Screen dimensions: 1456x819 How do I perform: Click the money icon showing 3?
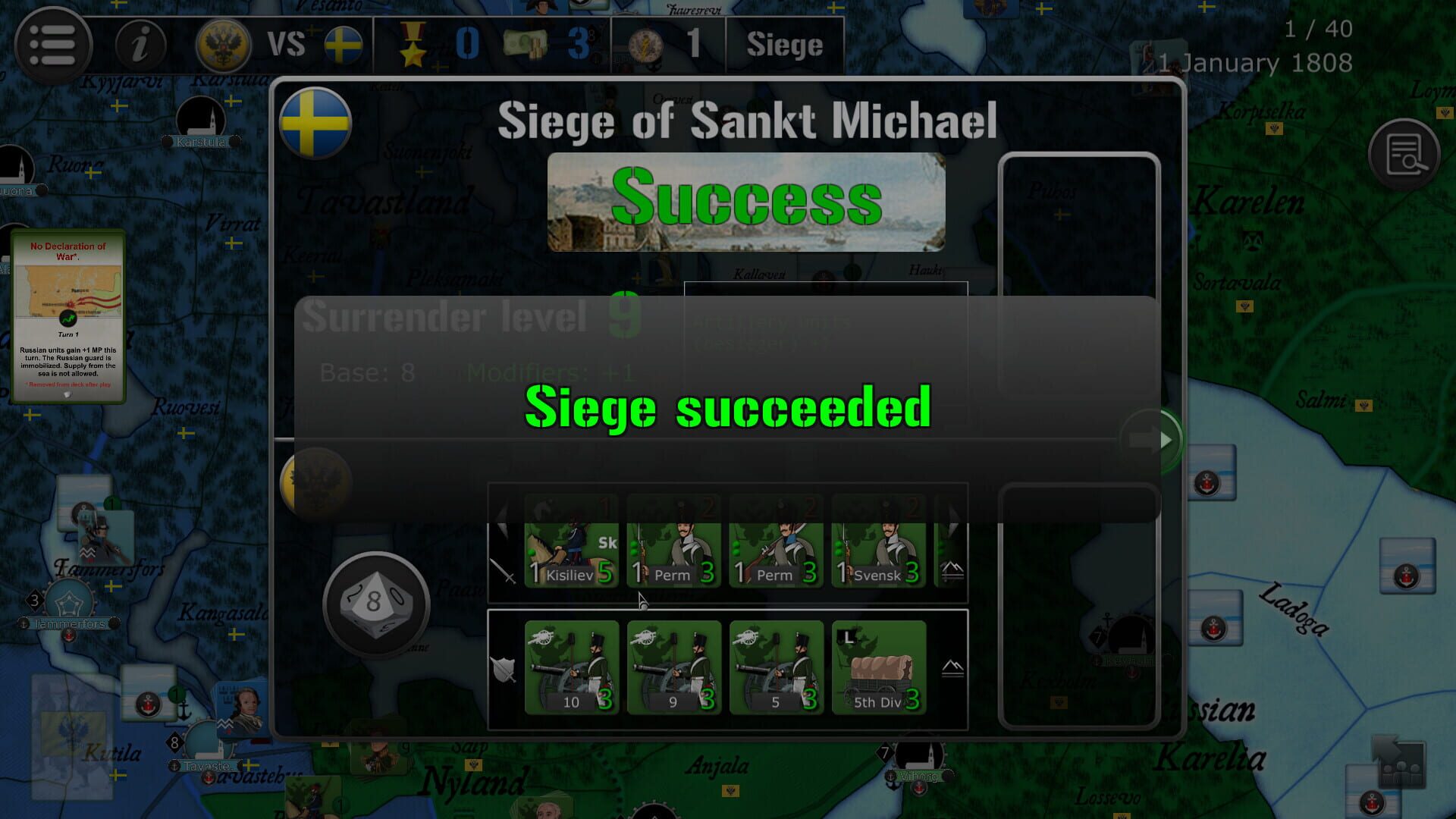527,43
